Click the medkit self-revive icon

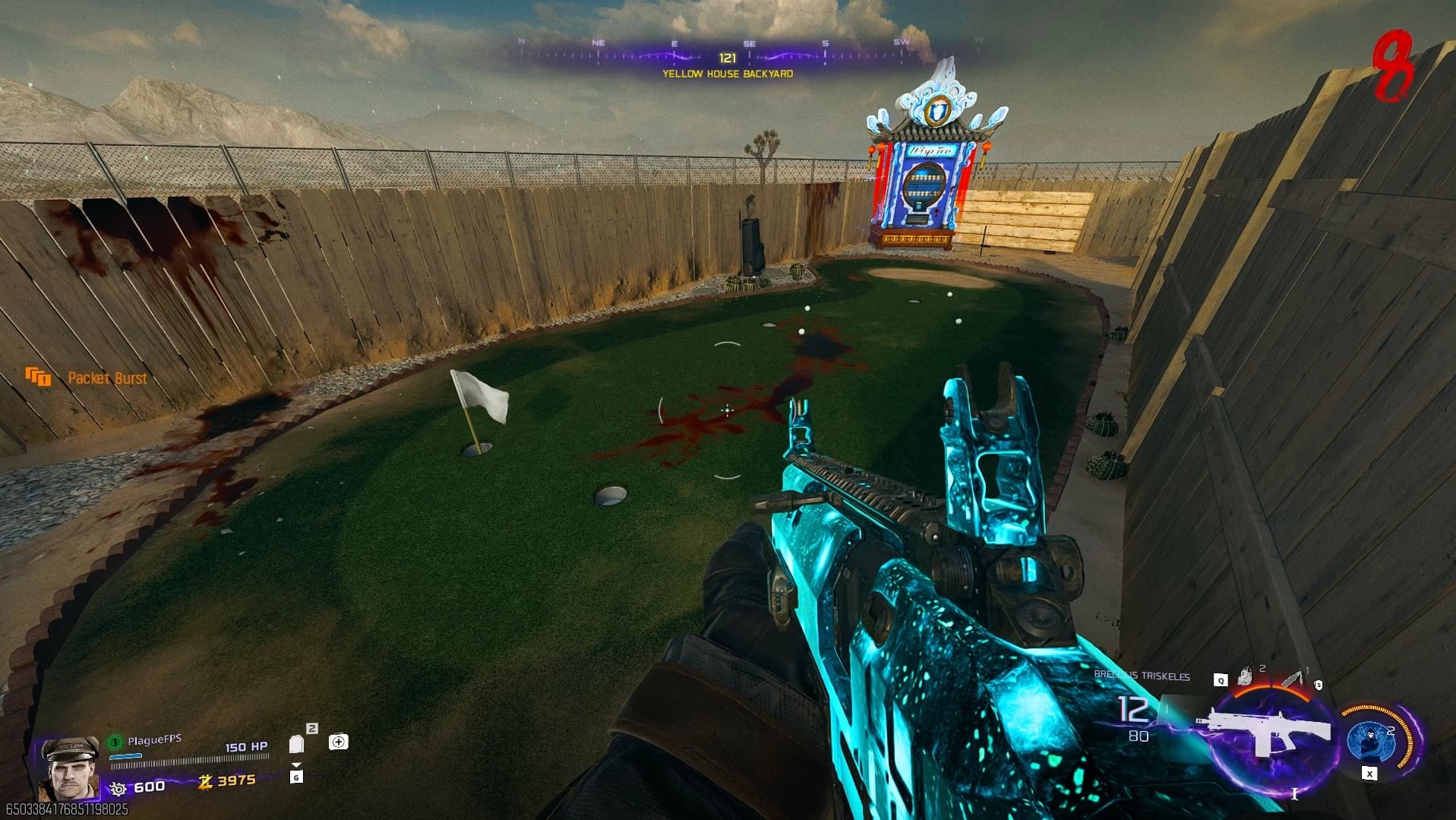338,742
